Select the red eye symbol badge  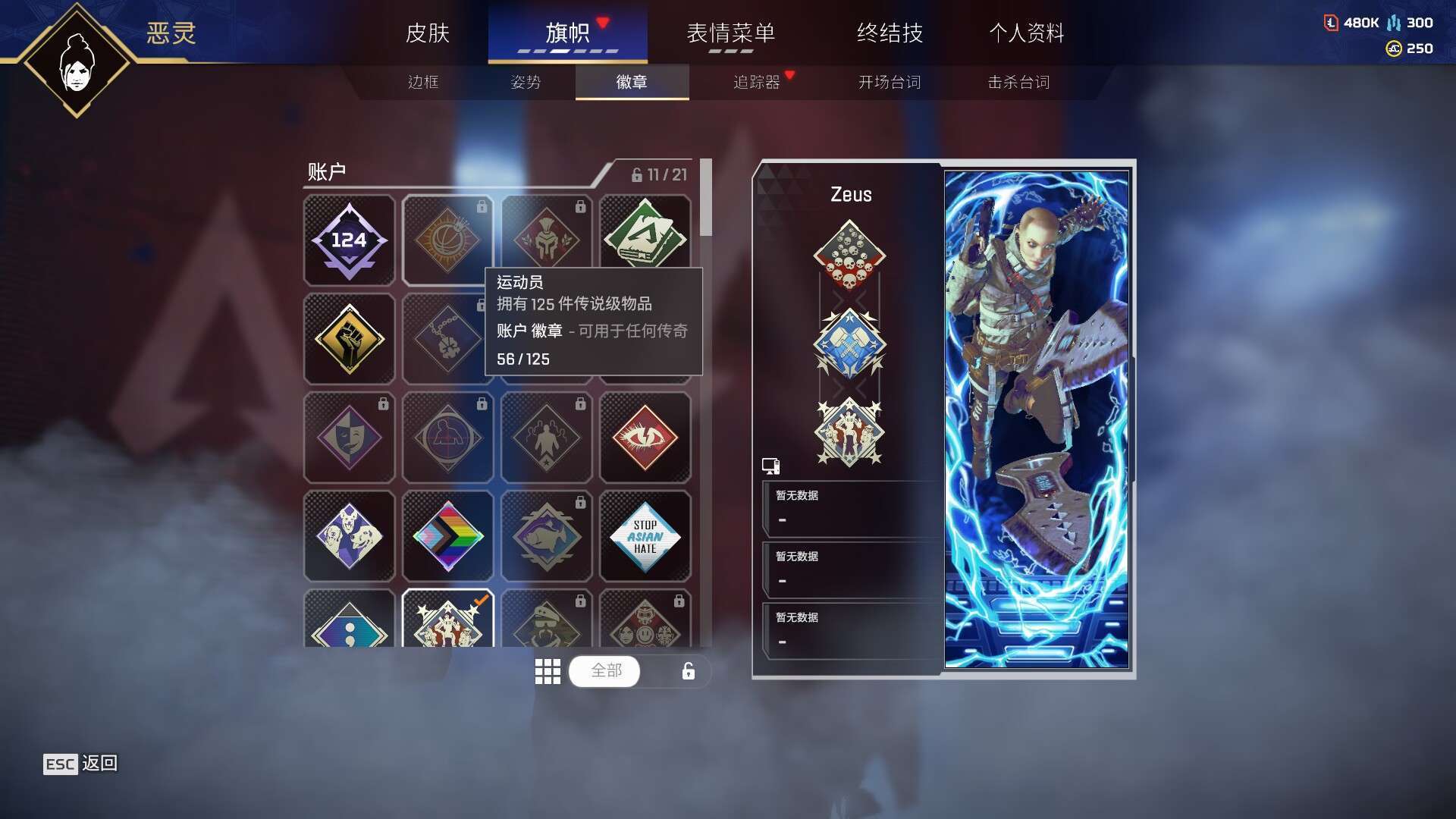645,438
